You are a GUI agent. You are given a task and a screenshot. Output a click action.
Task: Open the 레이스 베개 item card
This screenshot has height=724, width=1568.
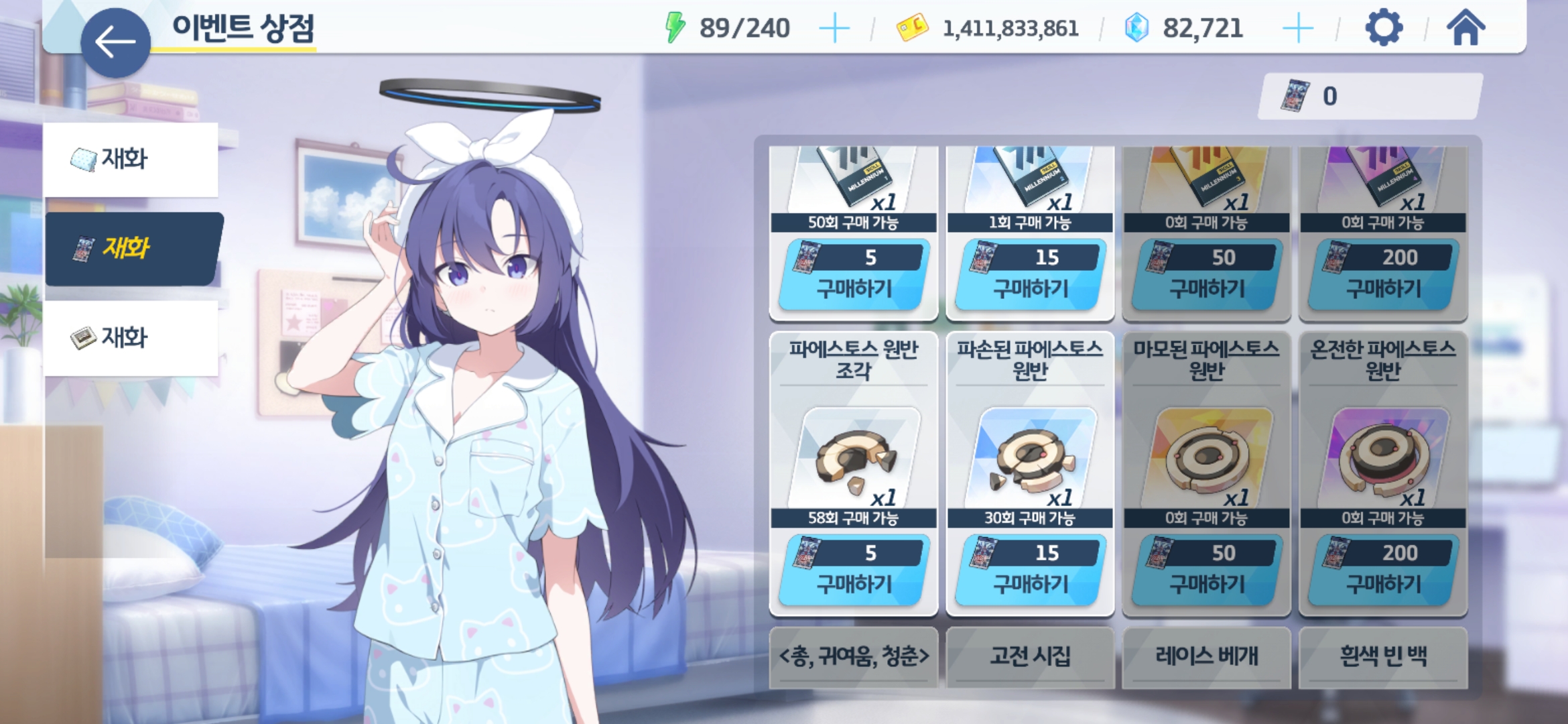pyautogui.click(x=1207, y=656)
